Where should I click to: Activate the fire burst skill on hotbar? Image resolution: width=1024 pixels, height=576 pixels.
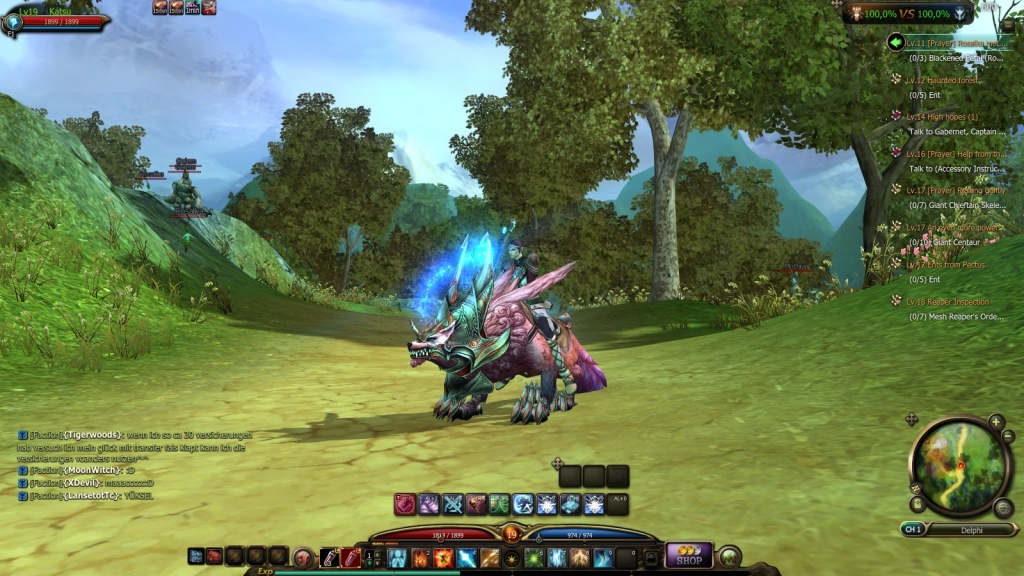(x=443, y=558)
